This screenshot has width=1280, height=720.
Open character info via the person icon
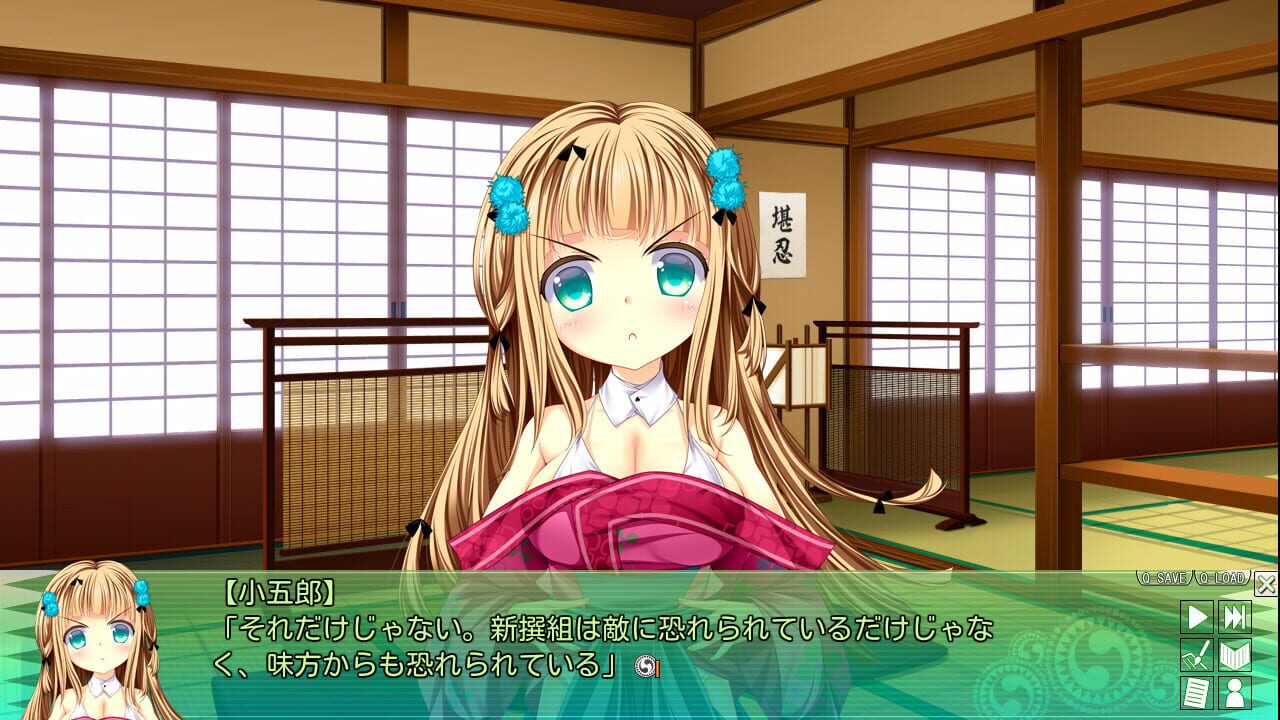1236,694
